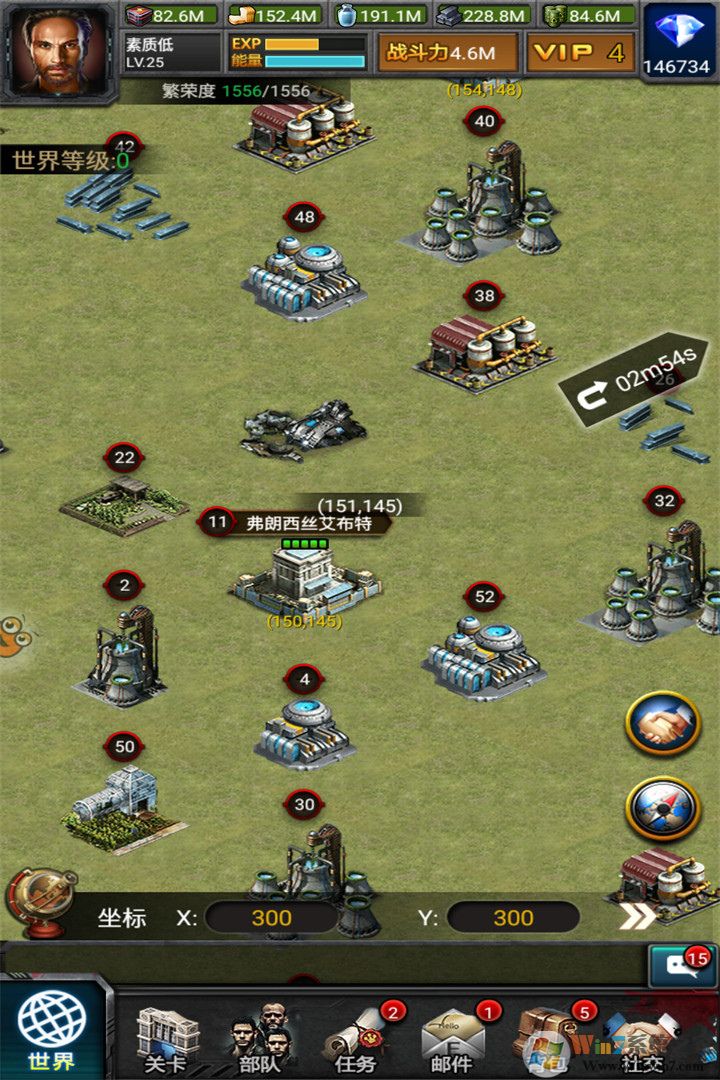Switch to the 世界 world tab
Viewport: 720px width, 1080px height.
52,1032
